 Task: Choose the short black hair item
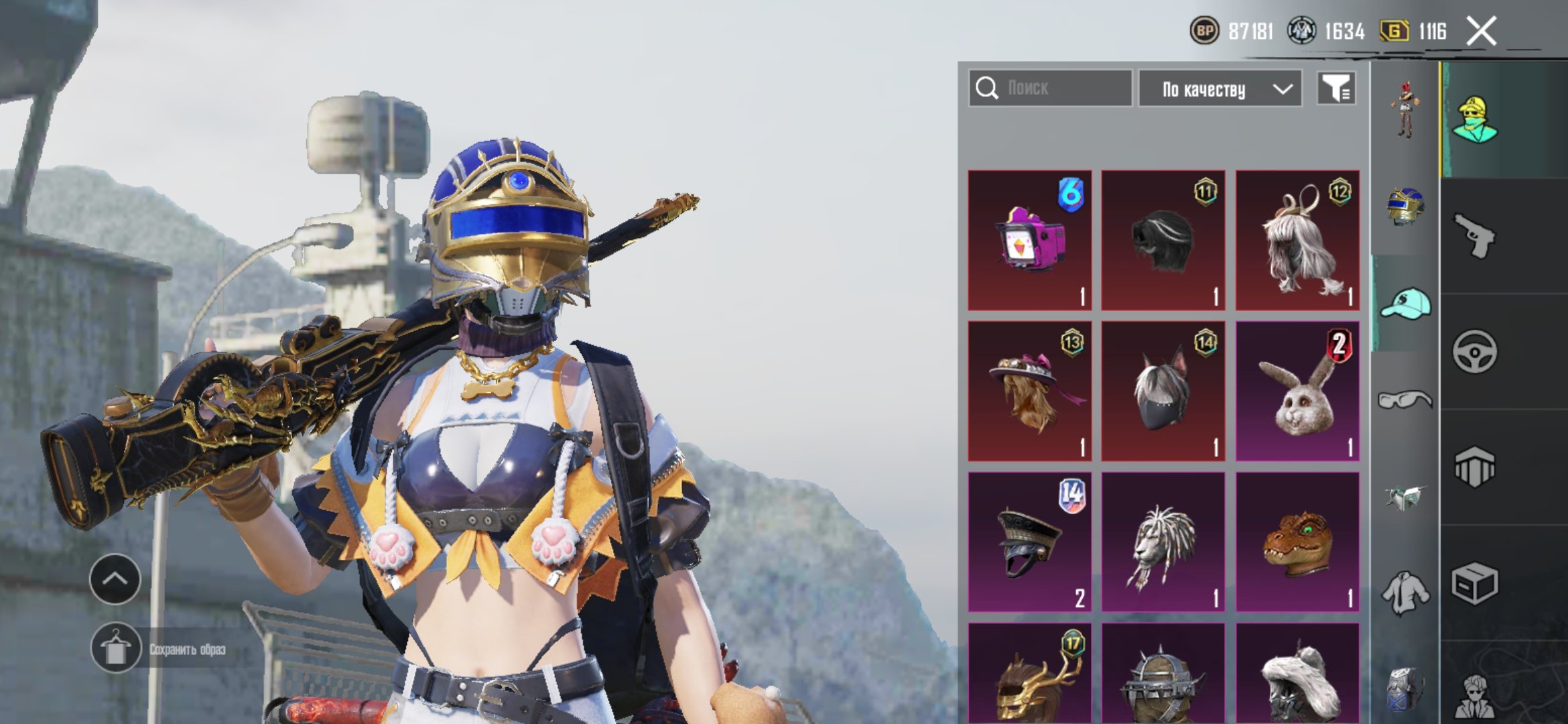1163,240
